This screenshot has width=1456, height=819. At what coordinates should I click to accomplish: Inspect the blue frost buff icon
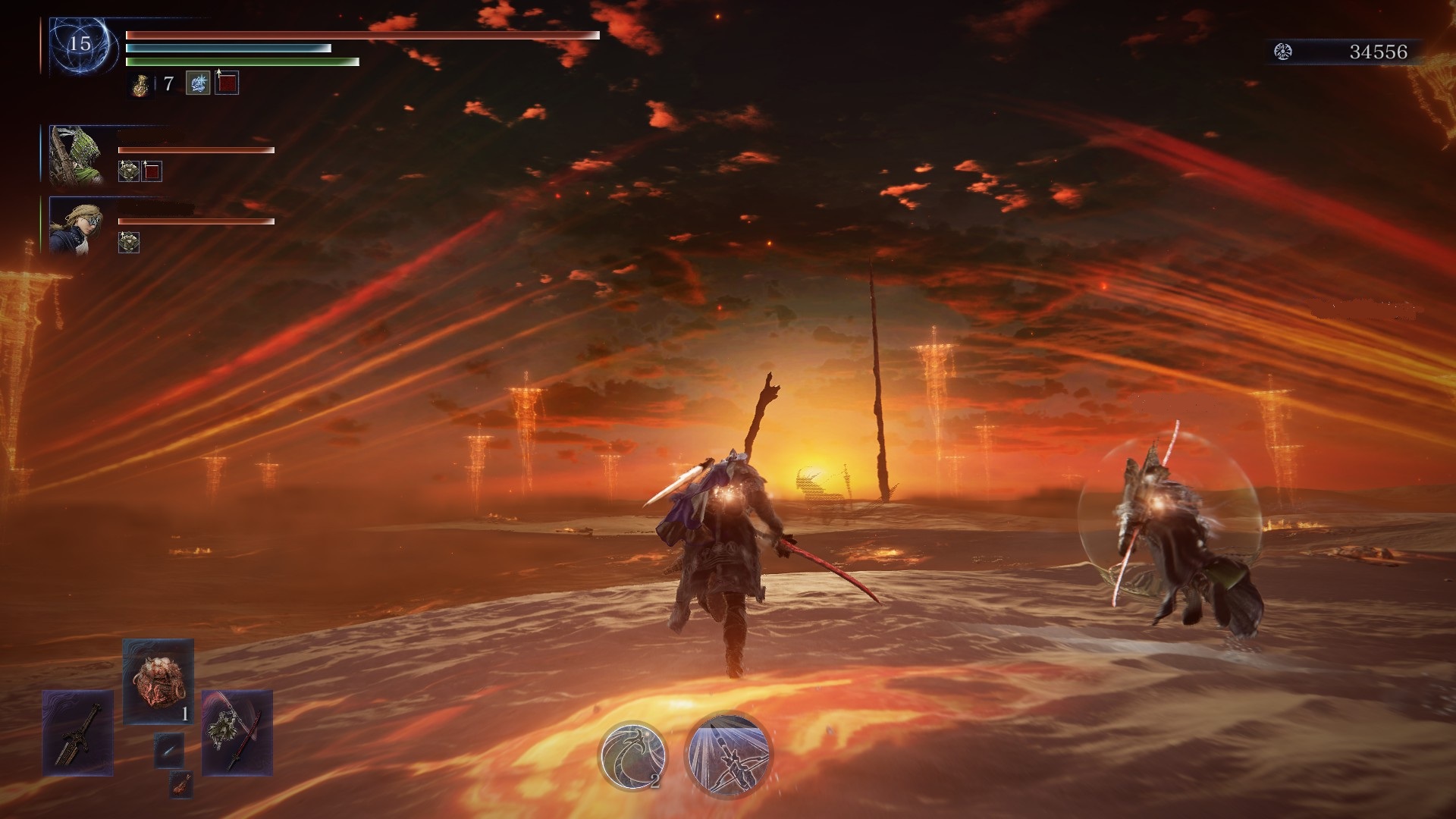[198, 83]
